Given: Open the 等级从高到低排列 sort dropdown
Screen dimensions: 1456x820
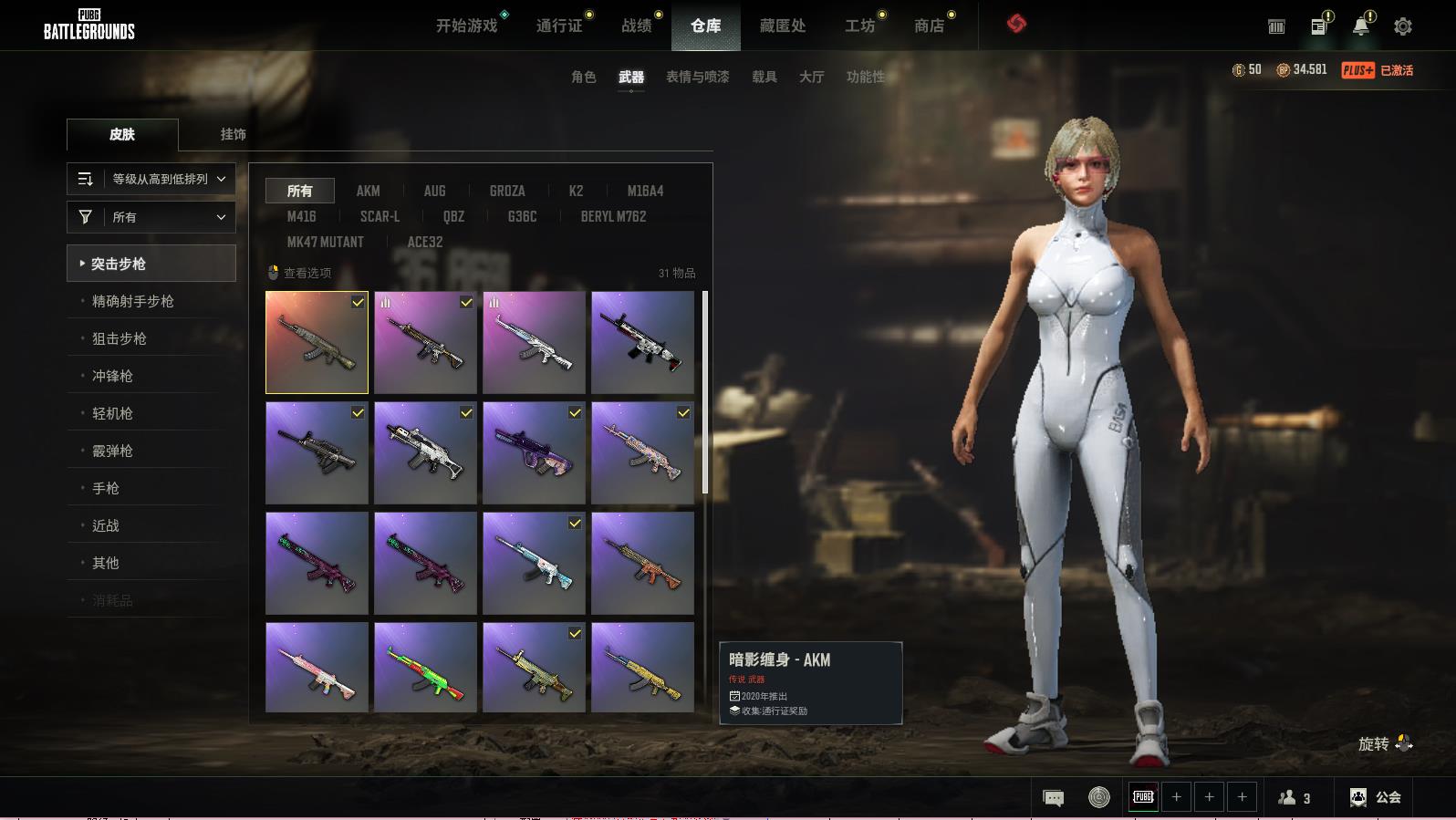Looking at the screenshot, I should tap(151, 179).
